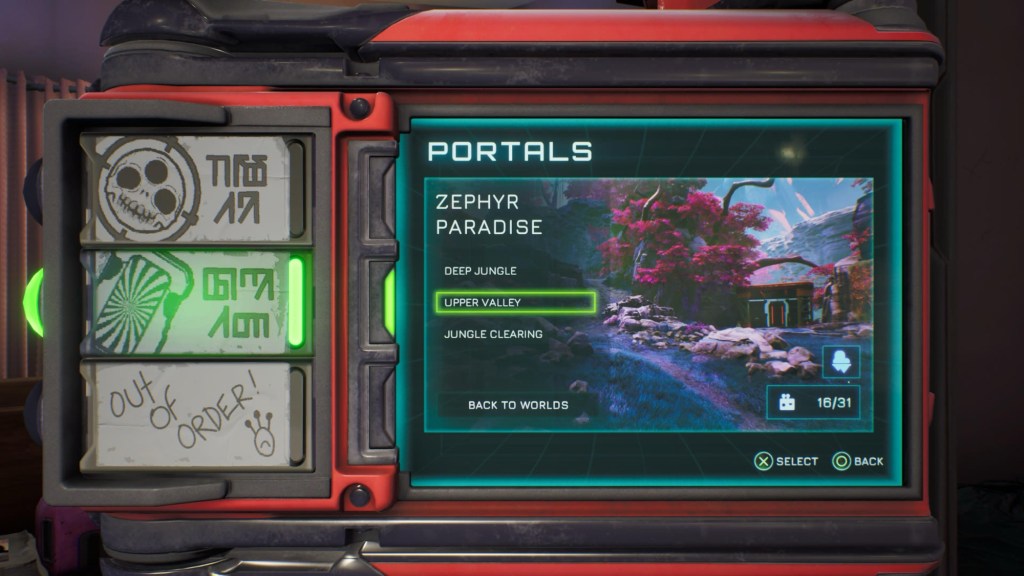1024x576 pixels.
Task: Pick the Jungle Clearing portal
Action: 493,334
